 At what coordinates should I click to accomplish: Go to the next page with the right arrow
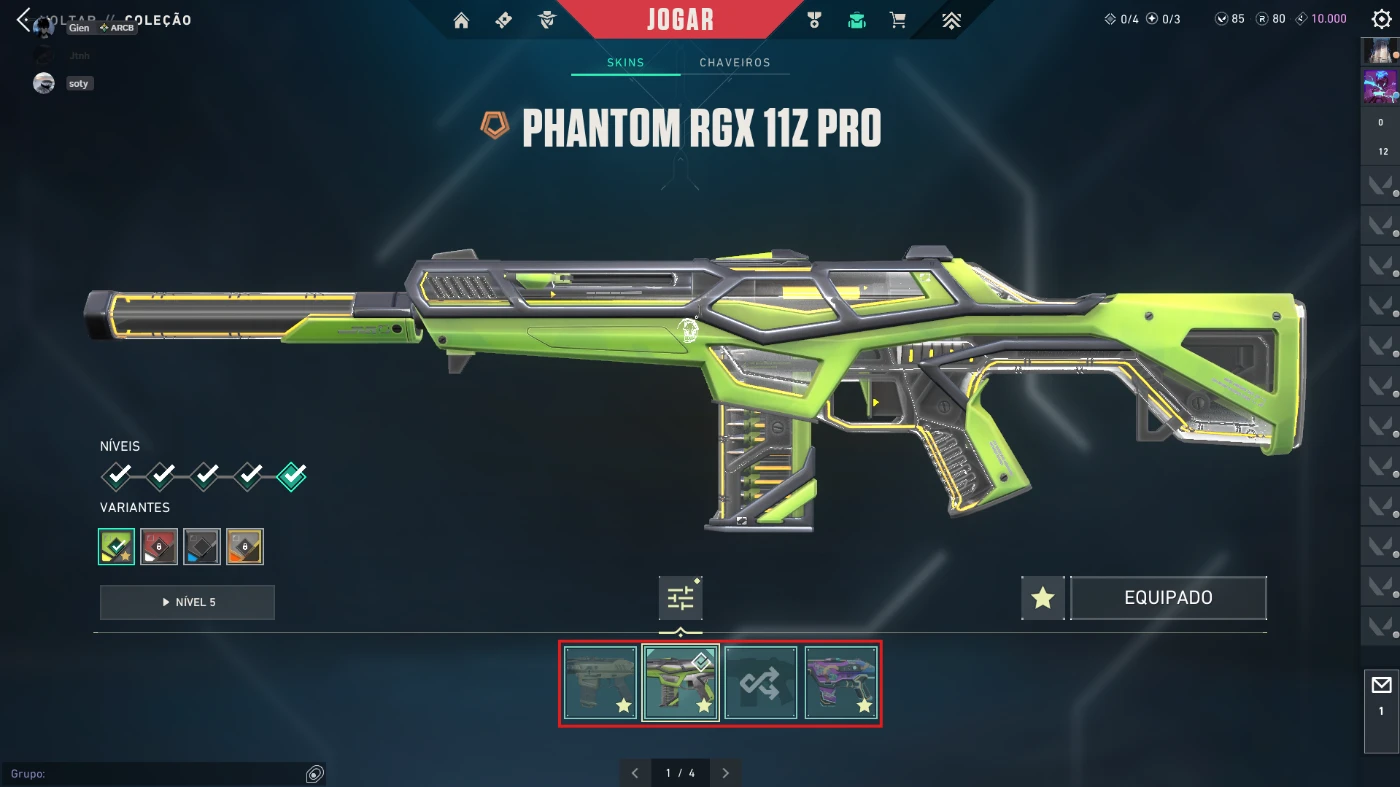[x=725, y=772]
